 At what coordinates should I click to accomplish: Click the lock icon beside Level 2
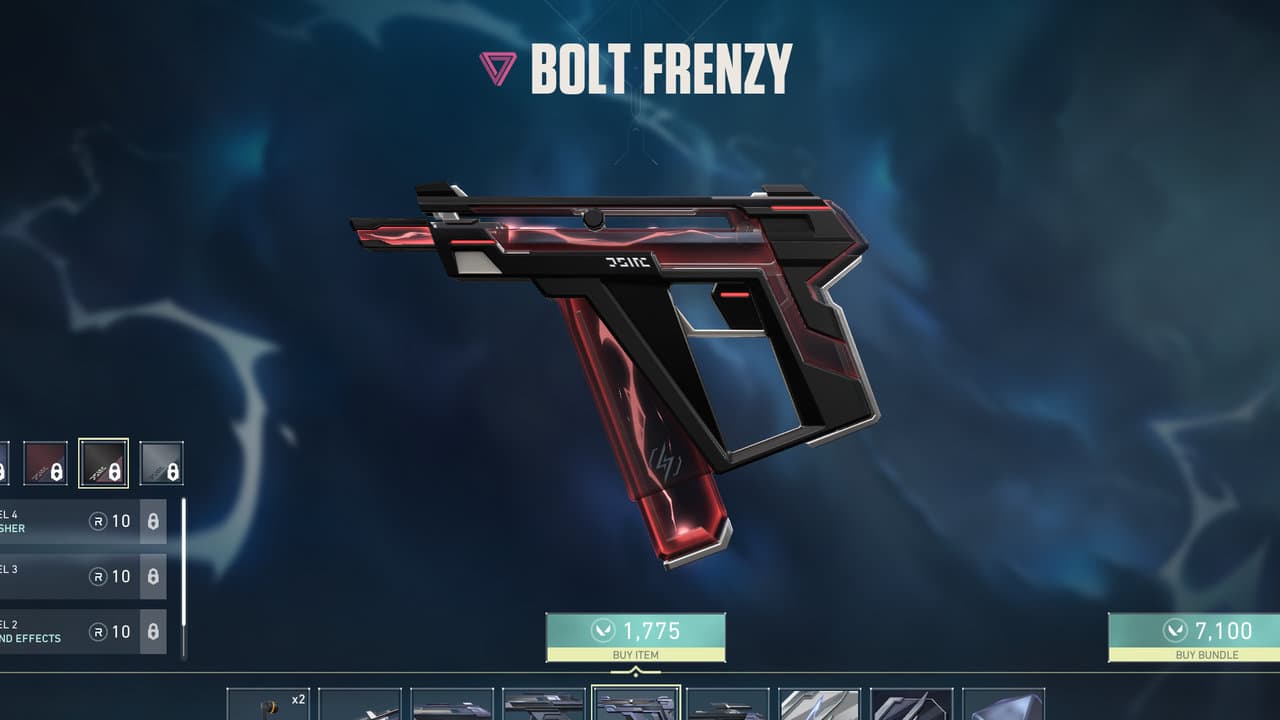152,631
